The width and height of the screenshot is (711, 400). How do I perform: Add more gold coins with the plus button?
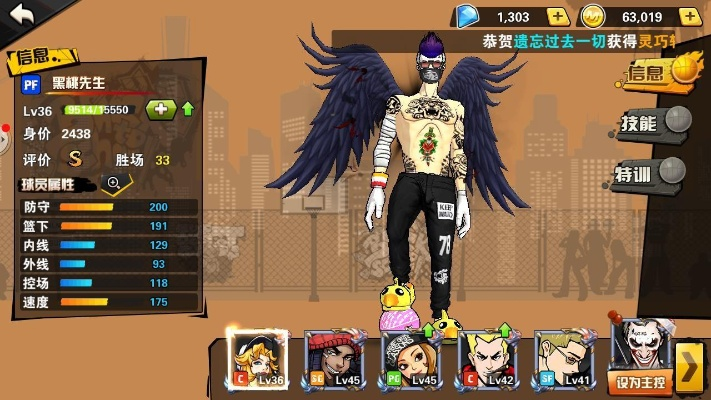point(689,16)
